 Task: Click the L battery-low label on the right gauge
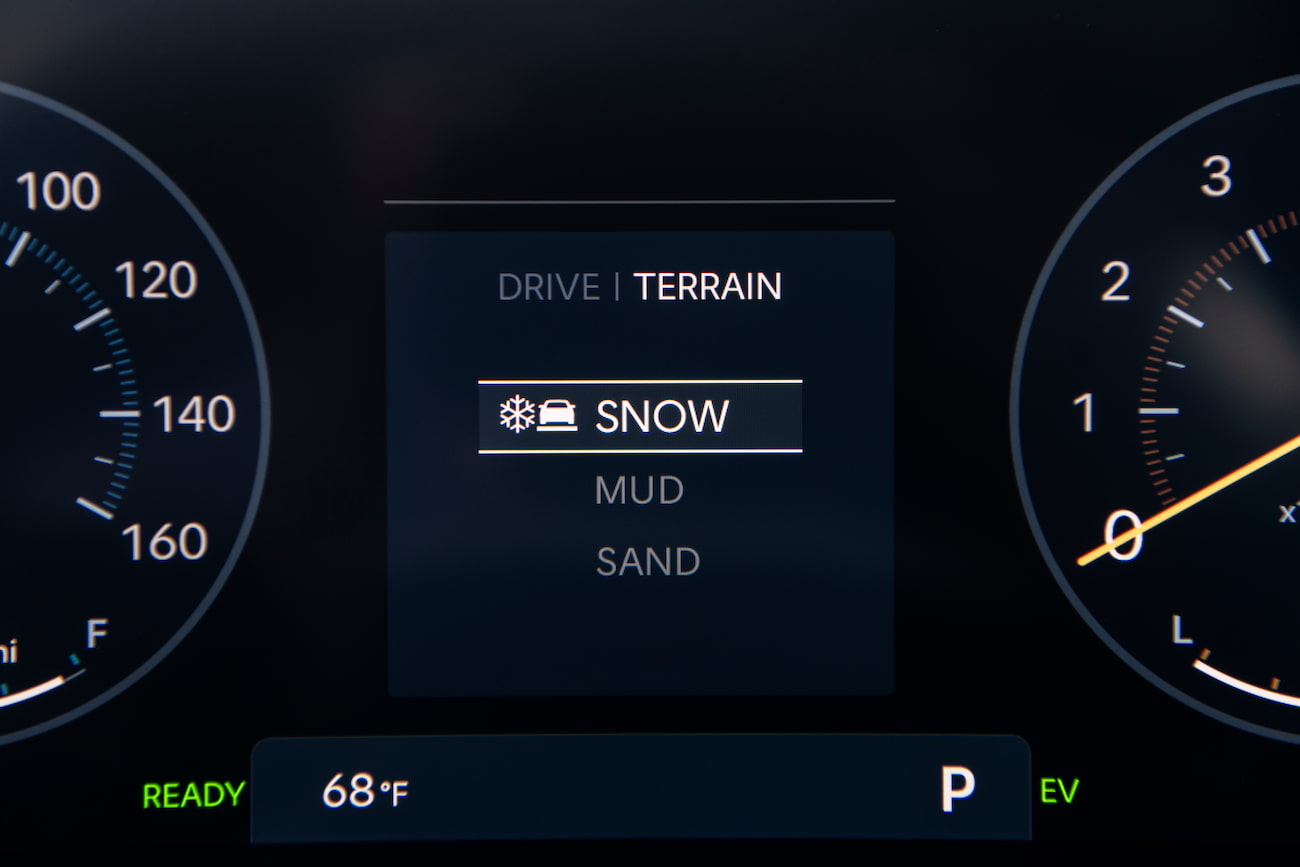click(x=1181, y=630)
